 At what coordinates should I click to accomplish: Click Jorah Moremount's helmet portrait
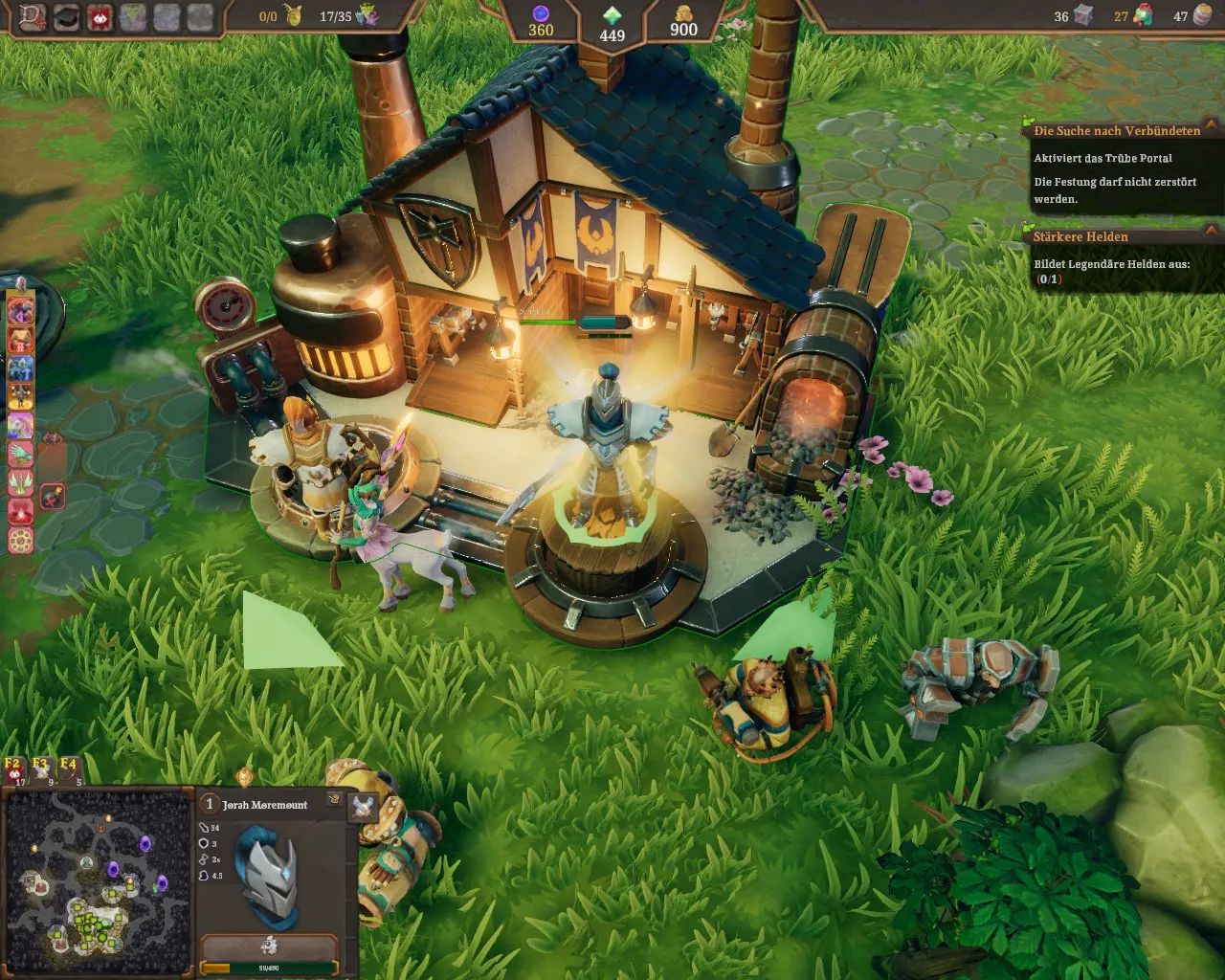(267, 874)
